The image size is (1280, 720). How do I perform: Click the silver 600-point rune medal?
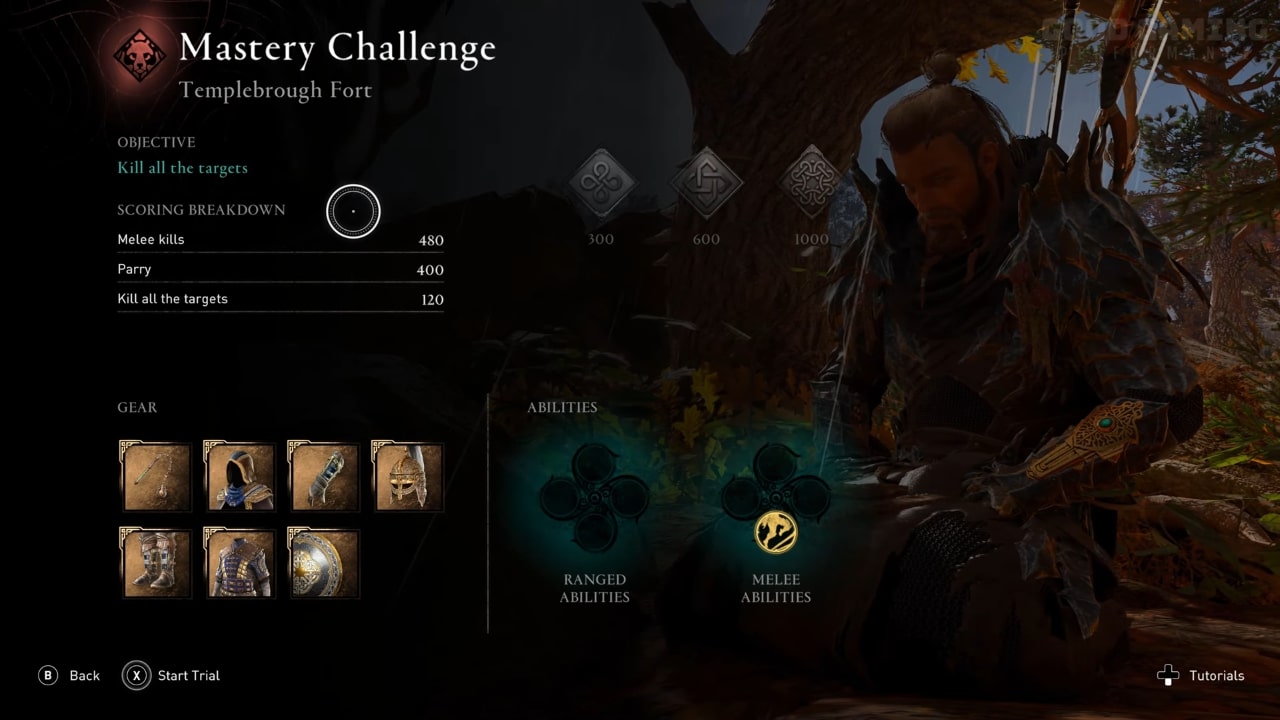[x=706, y=185]
